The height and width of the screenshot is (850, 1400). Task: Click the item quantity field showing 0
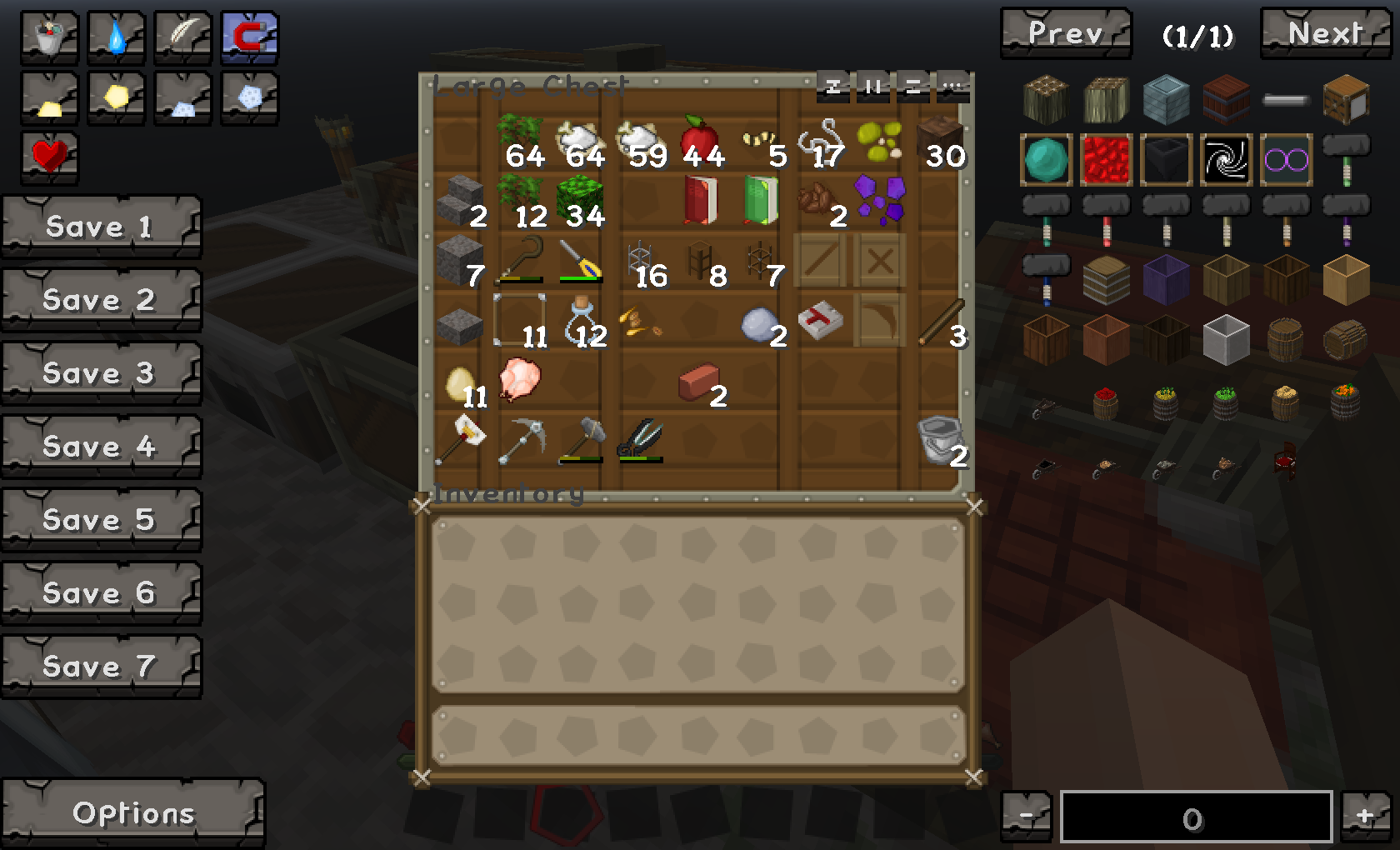pyautogui.click(x=1195, y=817)
